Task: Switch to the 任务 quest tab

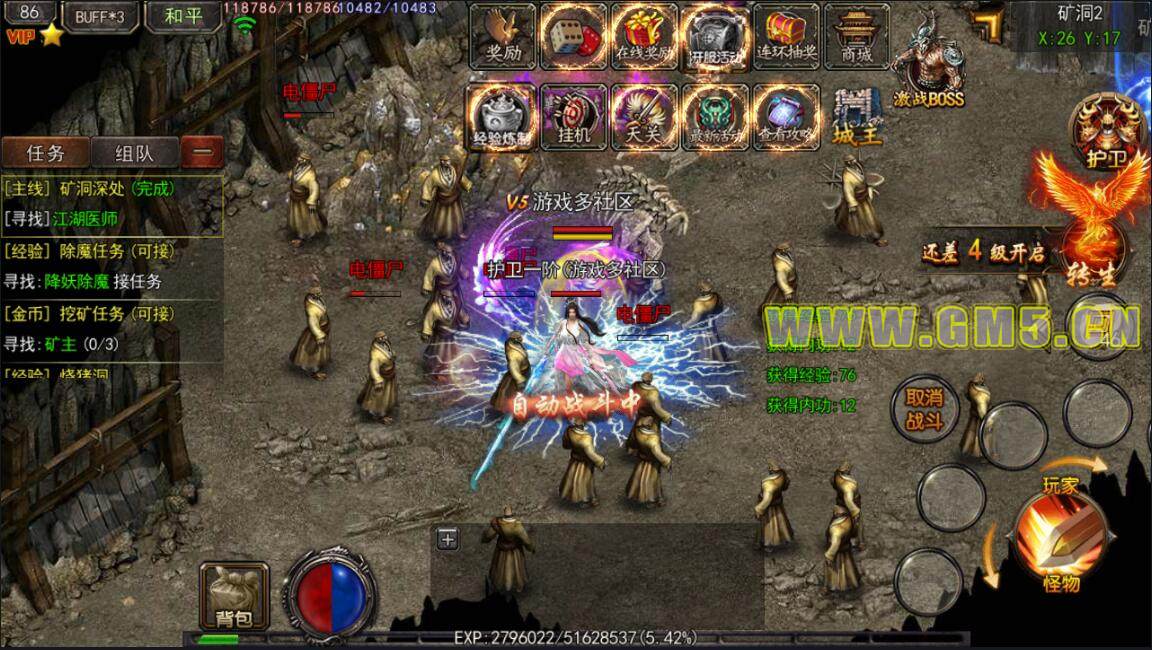Action: coord(46,153)
